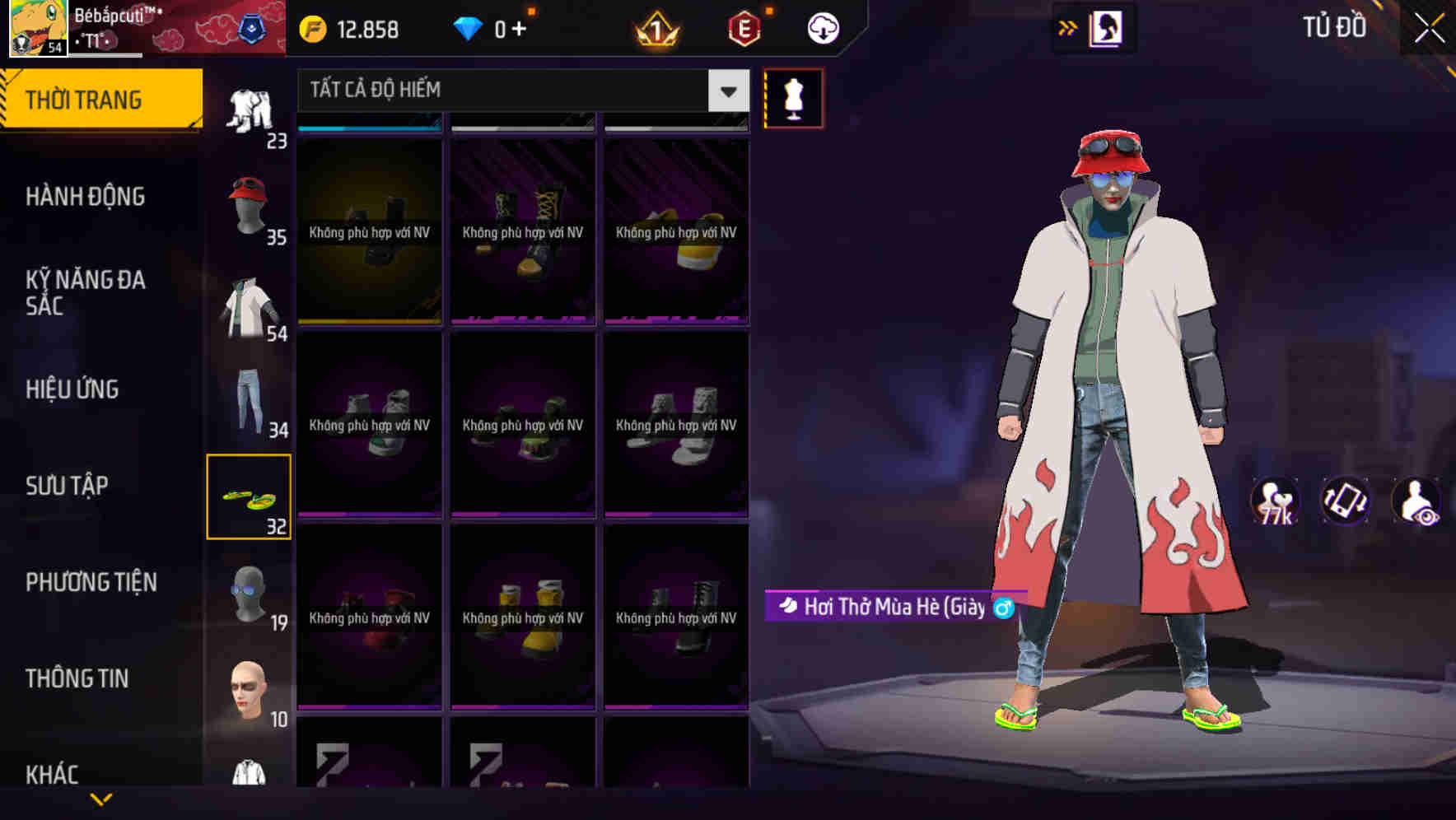This screenshot has height=820, width=1456.
Task: Open the character preview eye icon
Action: tap(1416, 501)
